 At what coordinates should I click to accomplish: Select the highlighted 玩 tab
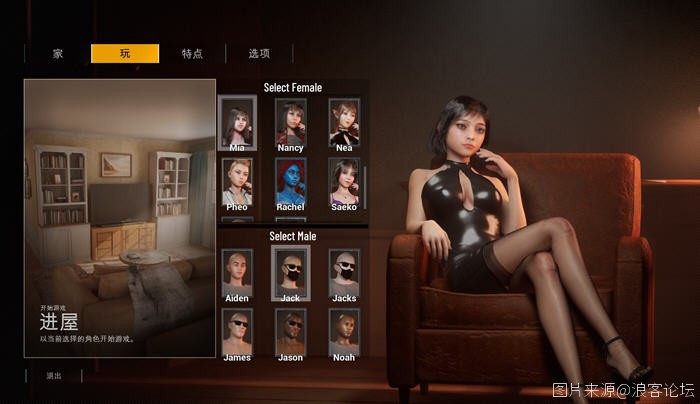coord(125,54)
